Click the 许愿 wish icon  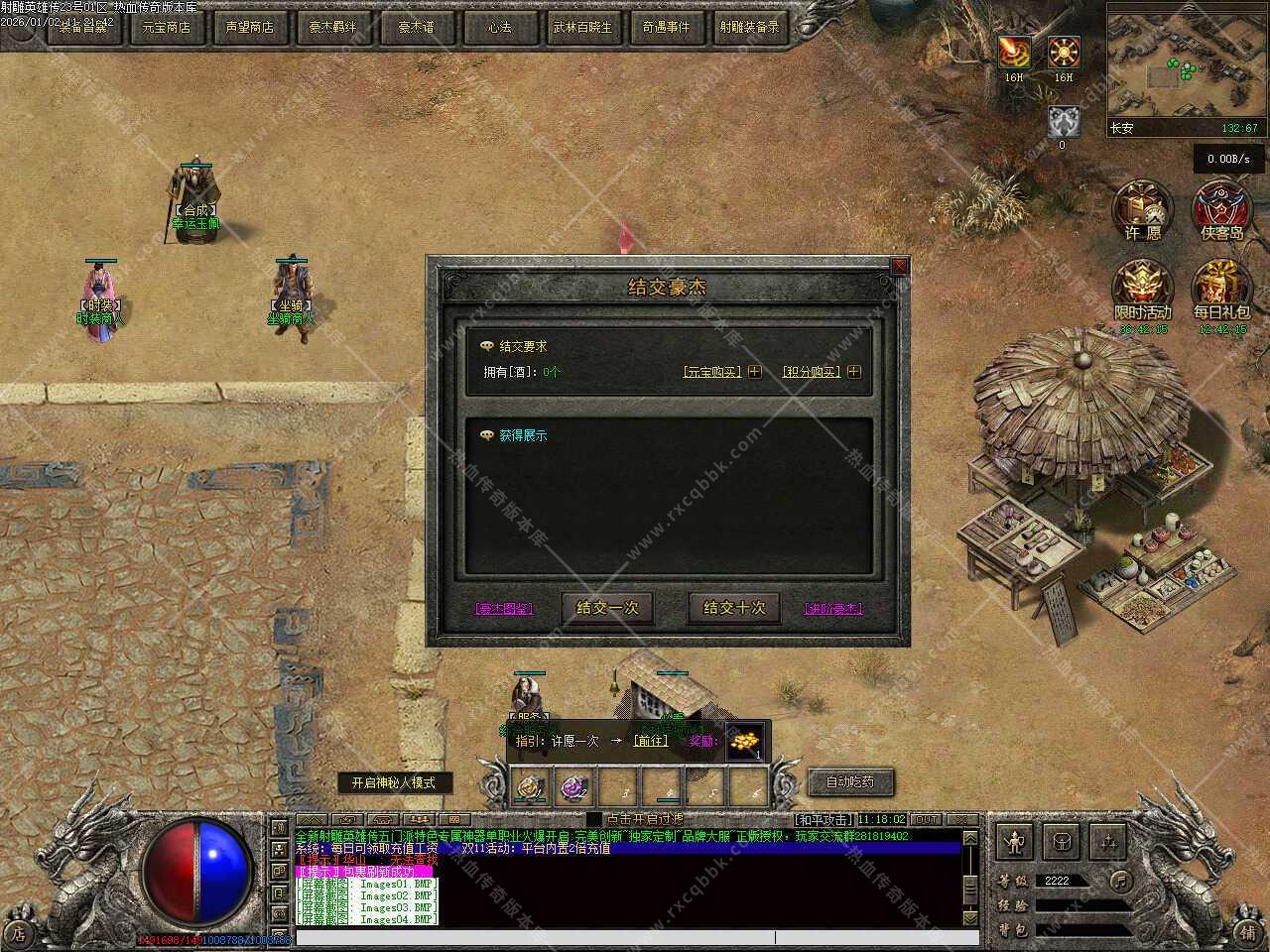click(1143, 210)
